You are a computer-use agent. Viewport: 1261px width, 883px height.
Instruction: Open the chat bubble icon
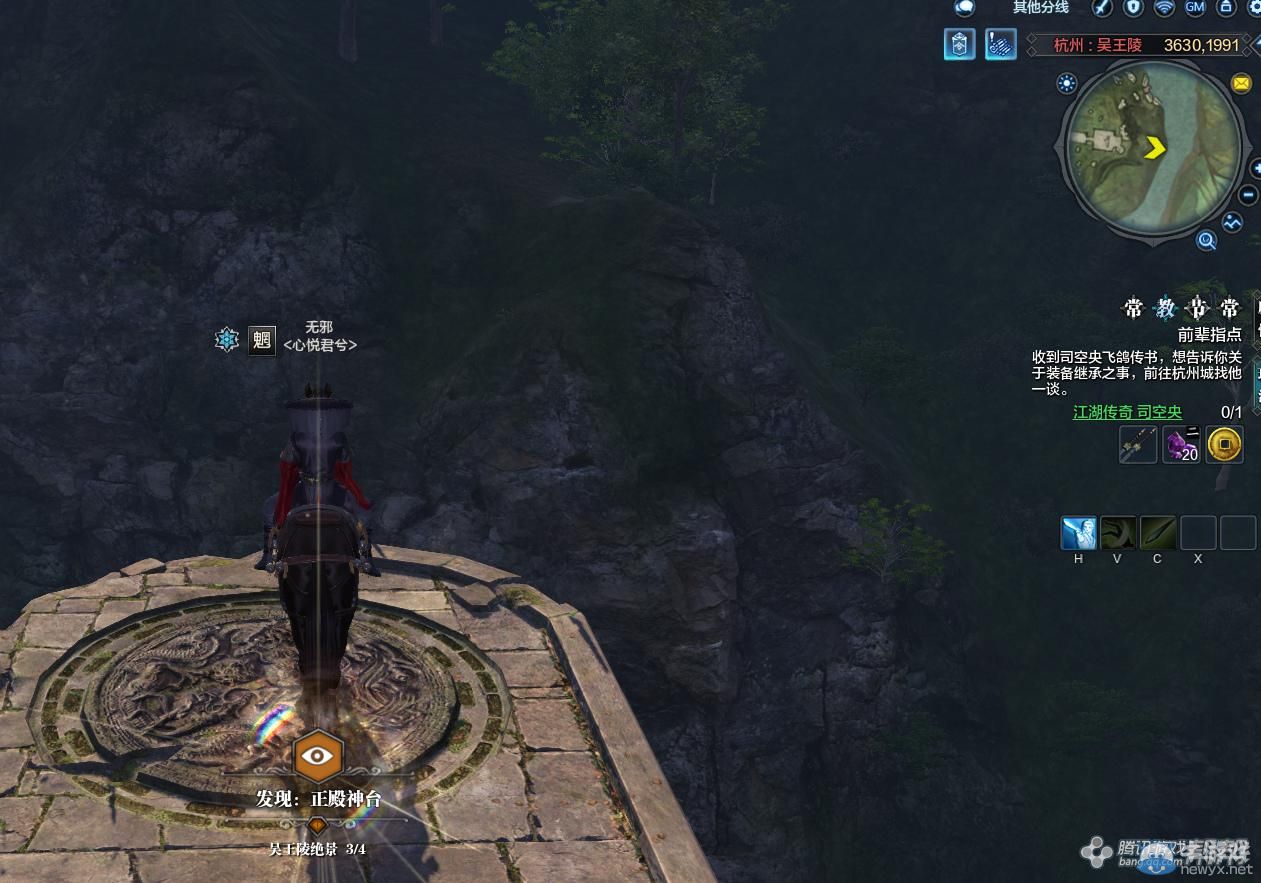[x=964, y=8]
